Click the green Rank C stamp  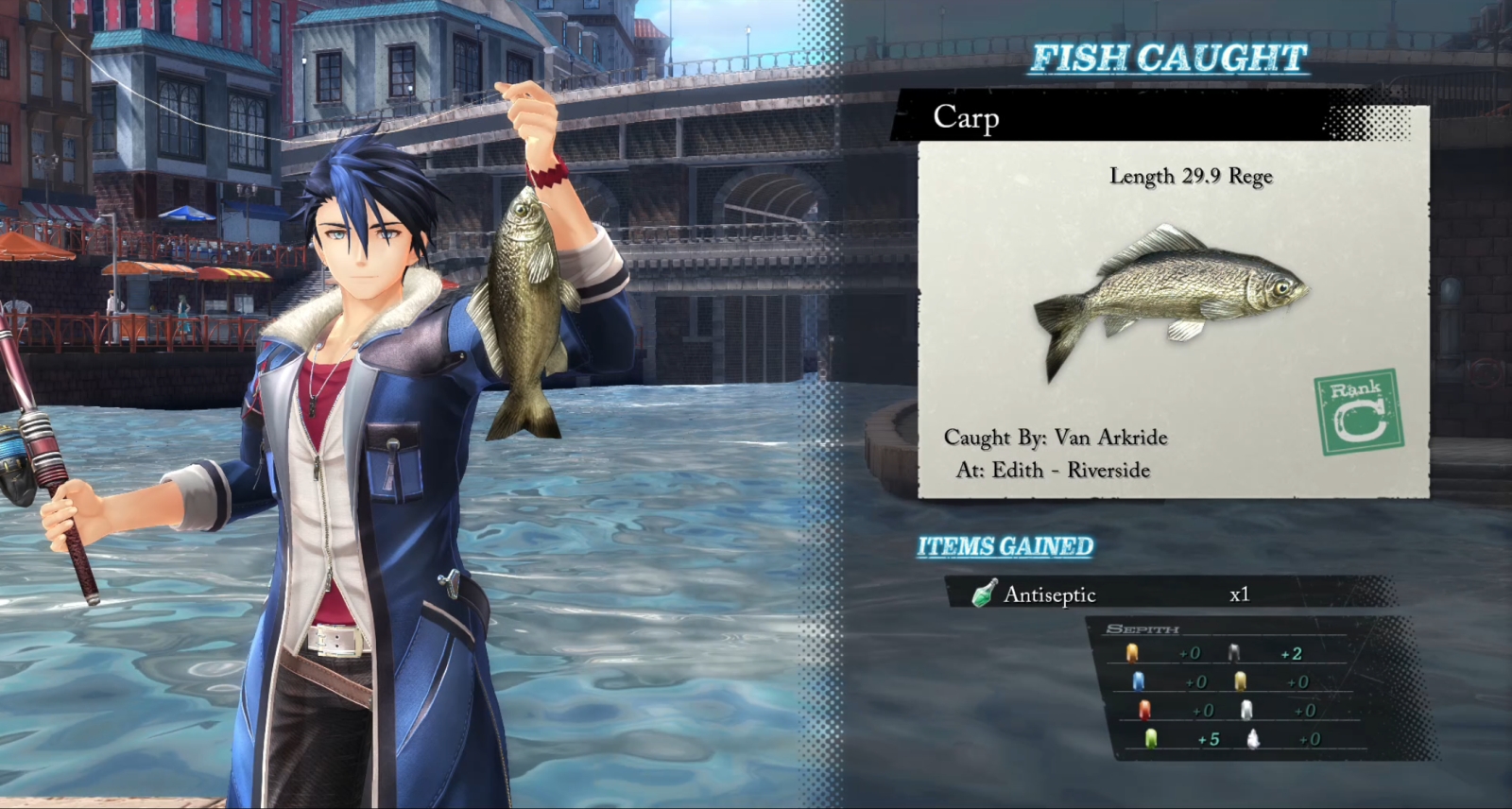coord(1358,412)
